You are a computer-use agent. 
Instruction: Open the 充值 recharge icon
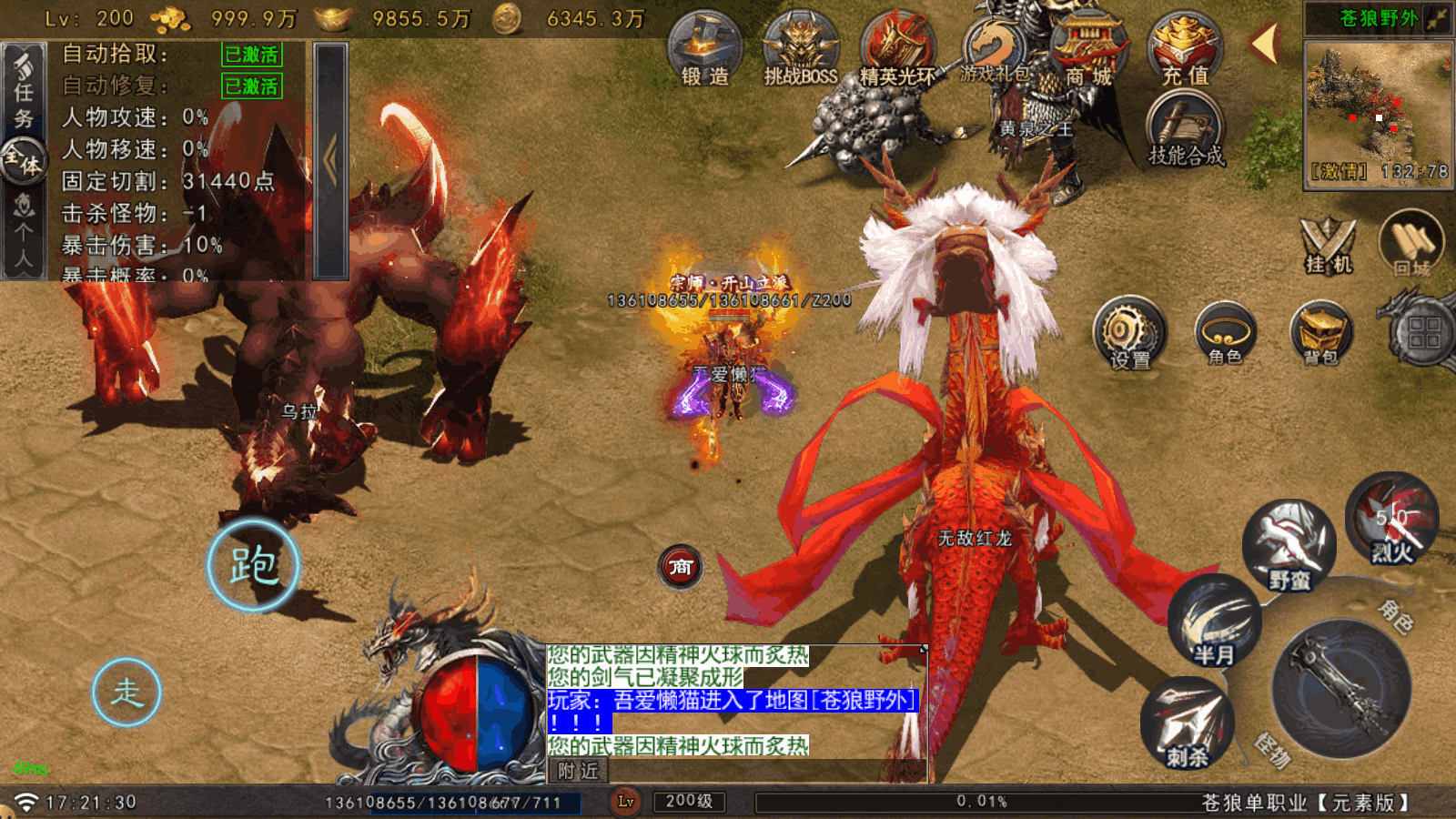coord(1185,49)
